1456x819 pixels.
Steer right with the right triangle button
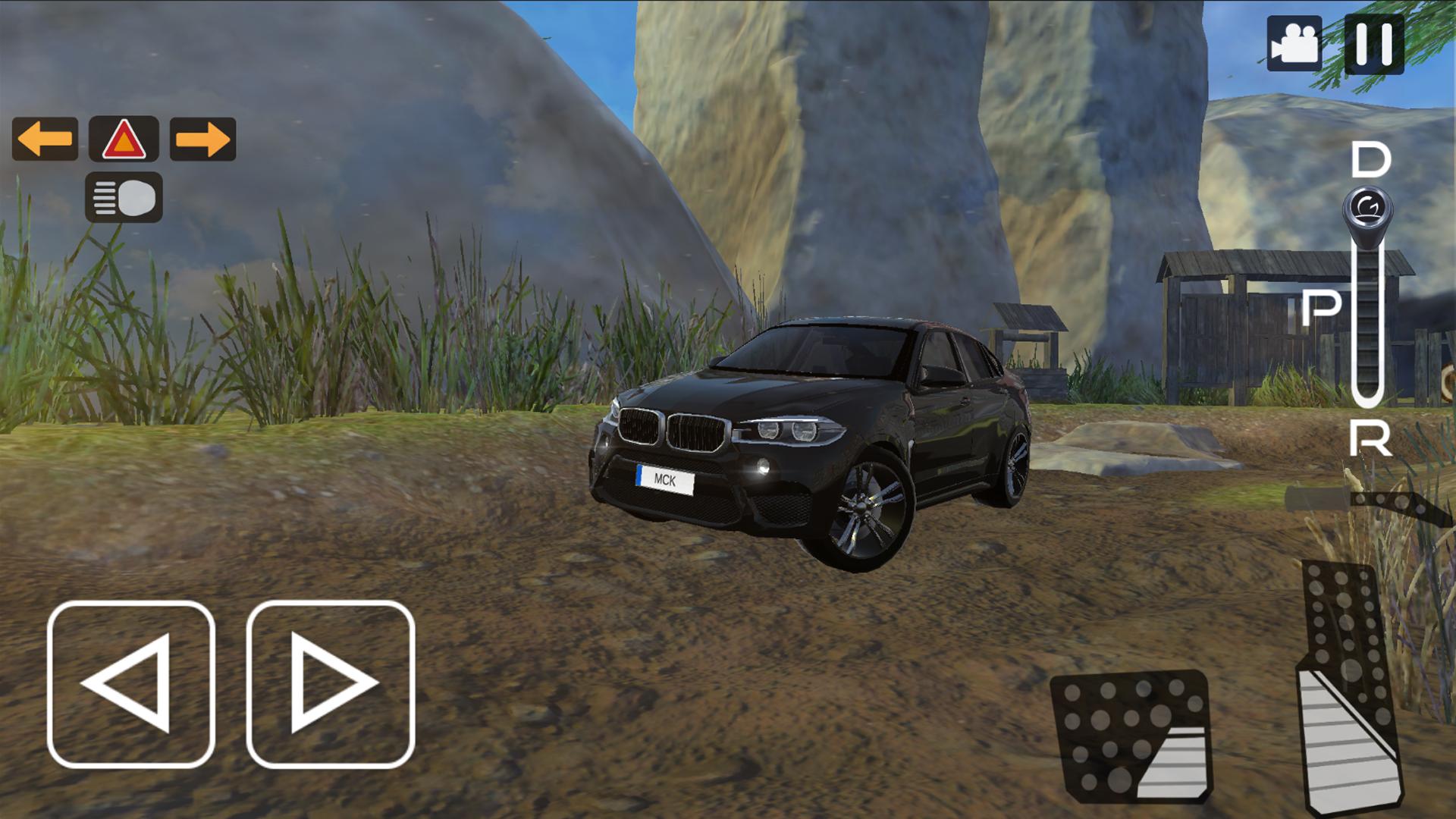coord(331,684)
